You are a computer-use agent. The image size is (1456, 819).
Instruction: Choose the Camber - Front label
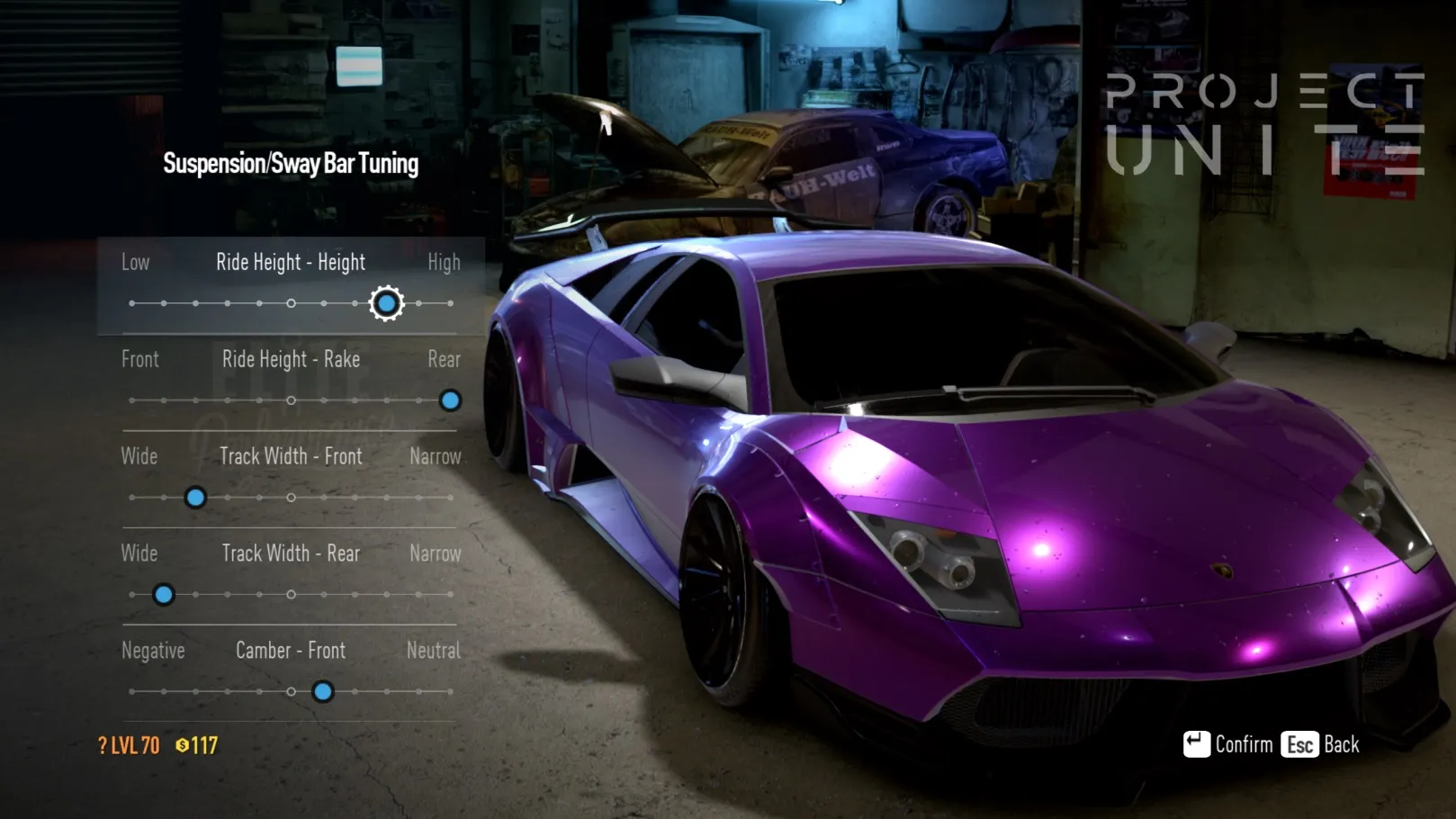[x=291, y=651]
